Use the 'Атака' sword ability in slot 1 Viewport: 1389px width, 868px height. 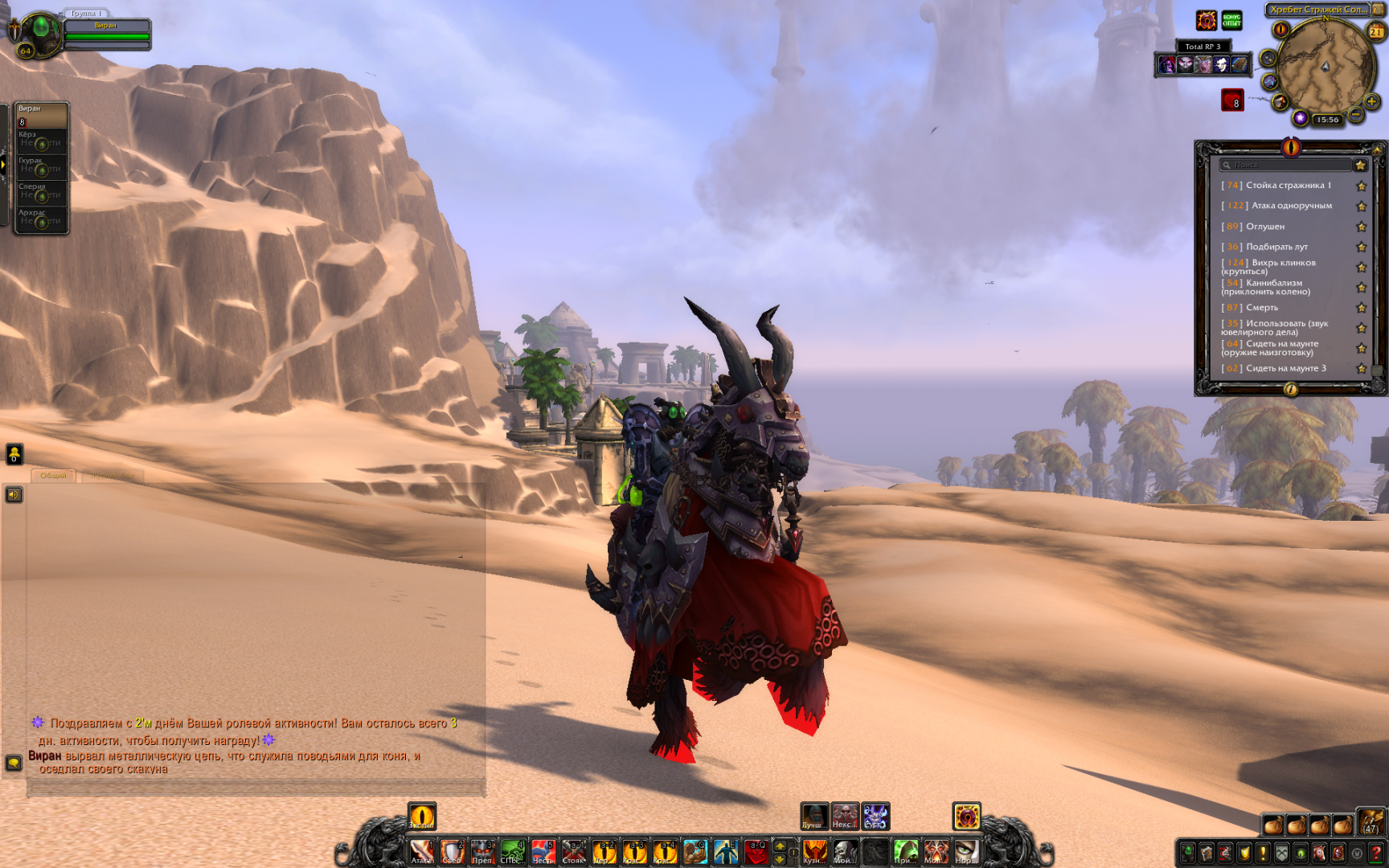pos(422,851)
